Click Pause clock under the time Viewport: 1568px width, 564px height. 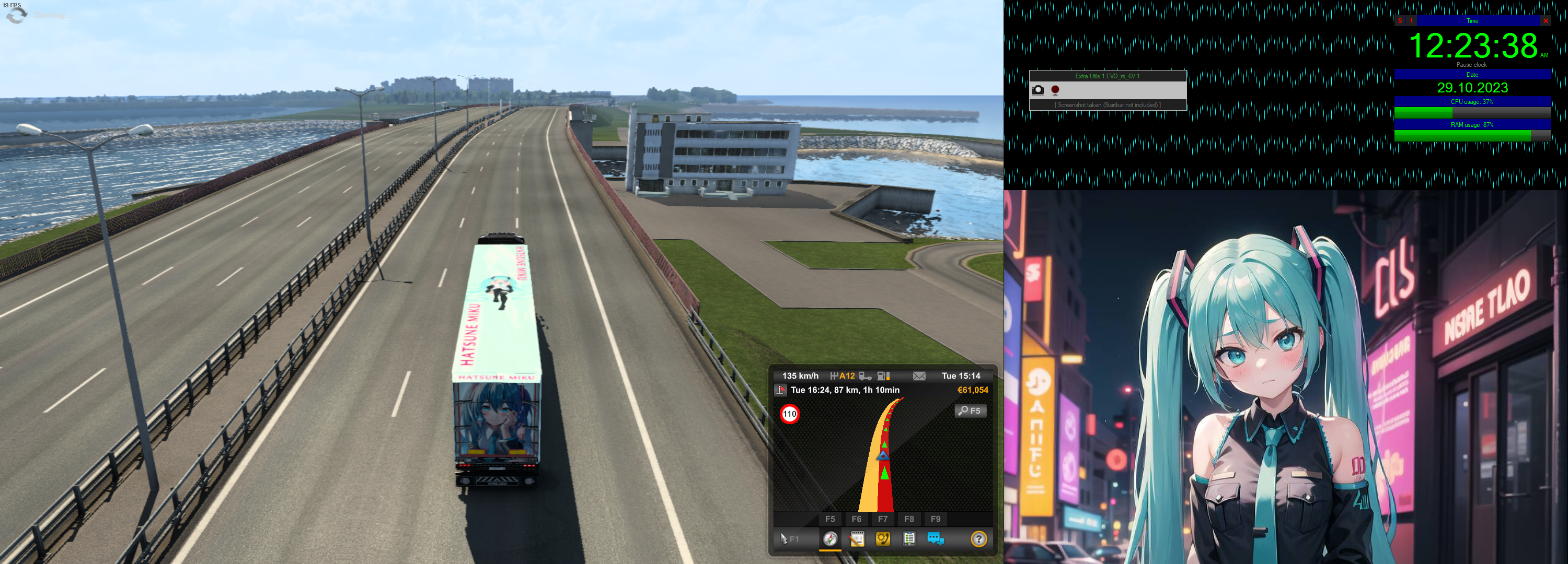[1471, 64]
